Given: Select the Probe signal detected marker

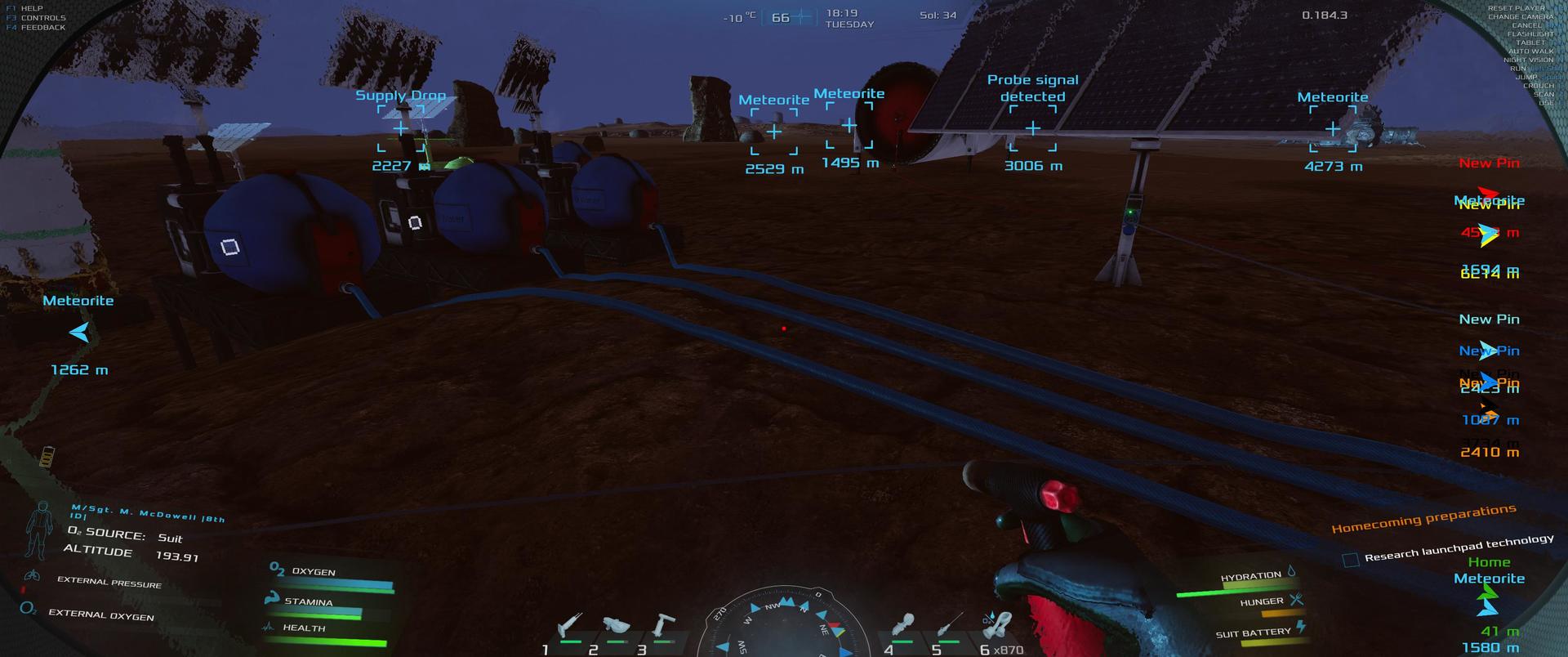Looking at the screenshot, I should 1033,128.
